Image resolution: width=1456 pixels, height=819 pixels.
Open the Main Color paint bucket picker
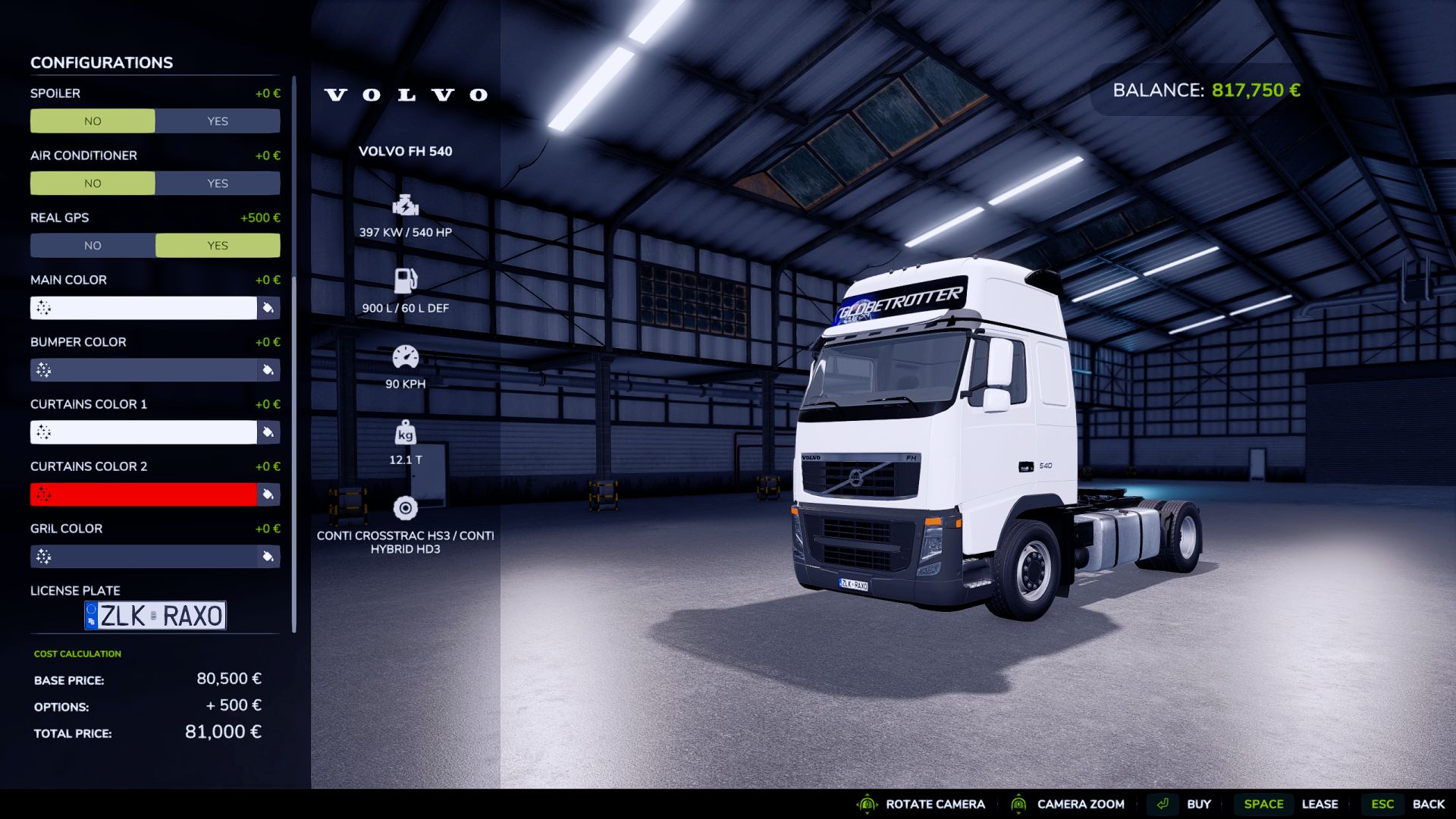click(x=268, y=308)
